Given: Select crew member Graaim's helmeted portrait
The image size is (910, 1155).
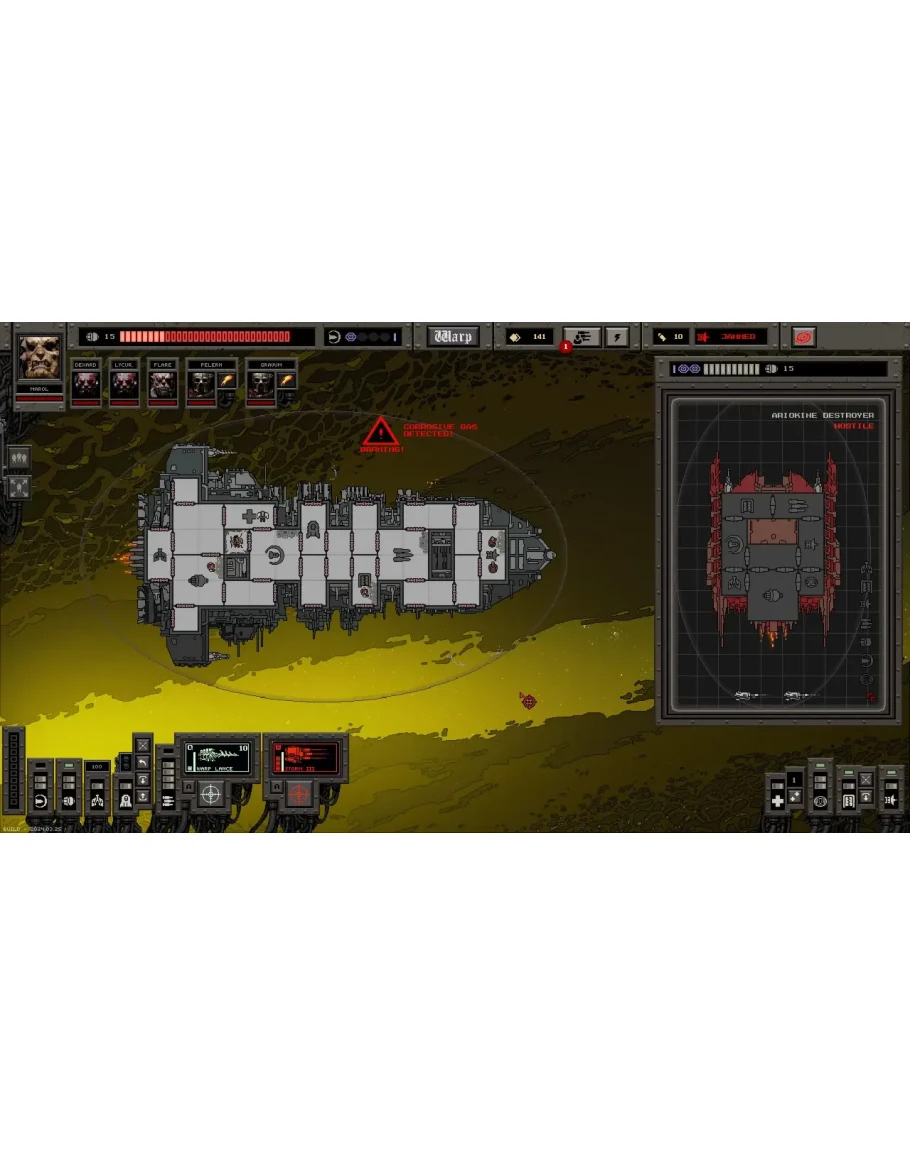Looking at the screenshot, I should (261, 383).
